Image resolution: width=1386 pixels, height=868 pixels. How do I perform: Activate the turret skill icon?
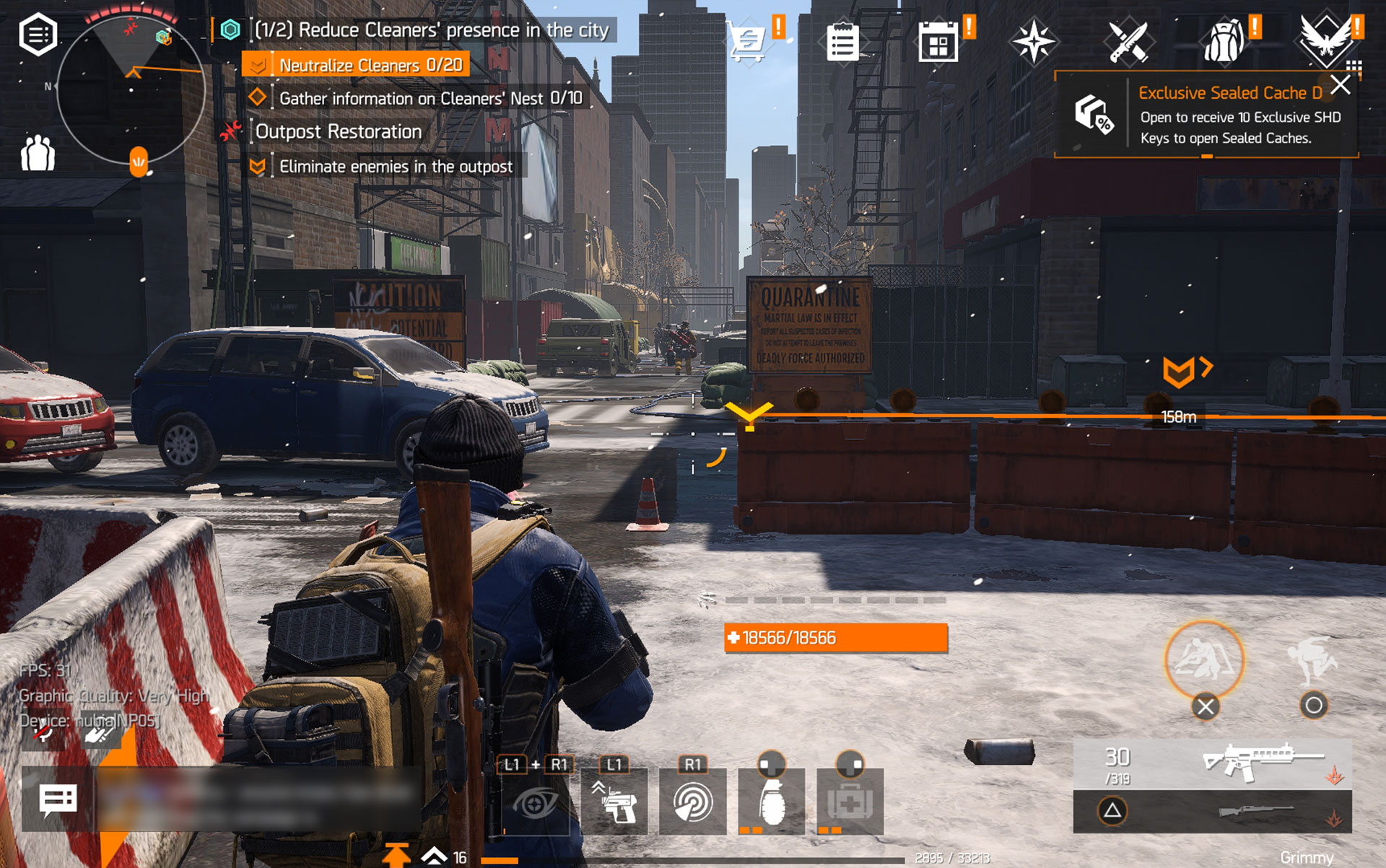click(614, 802)
